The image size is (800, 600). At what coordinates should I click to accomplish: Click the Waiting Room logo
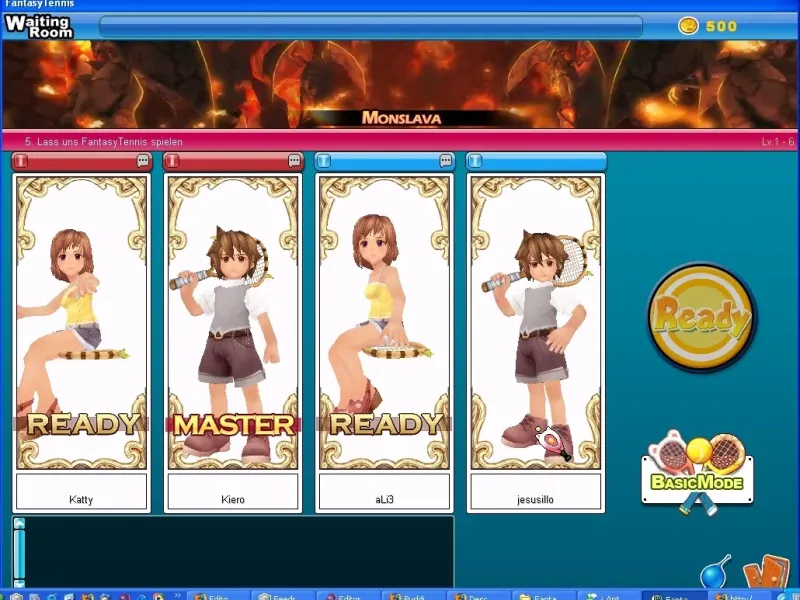(38, 25)
